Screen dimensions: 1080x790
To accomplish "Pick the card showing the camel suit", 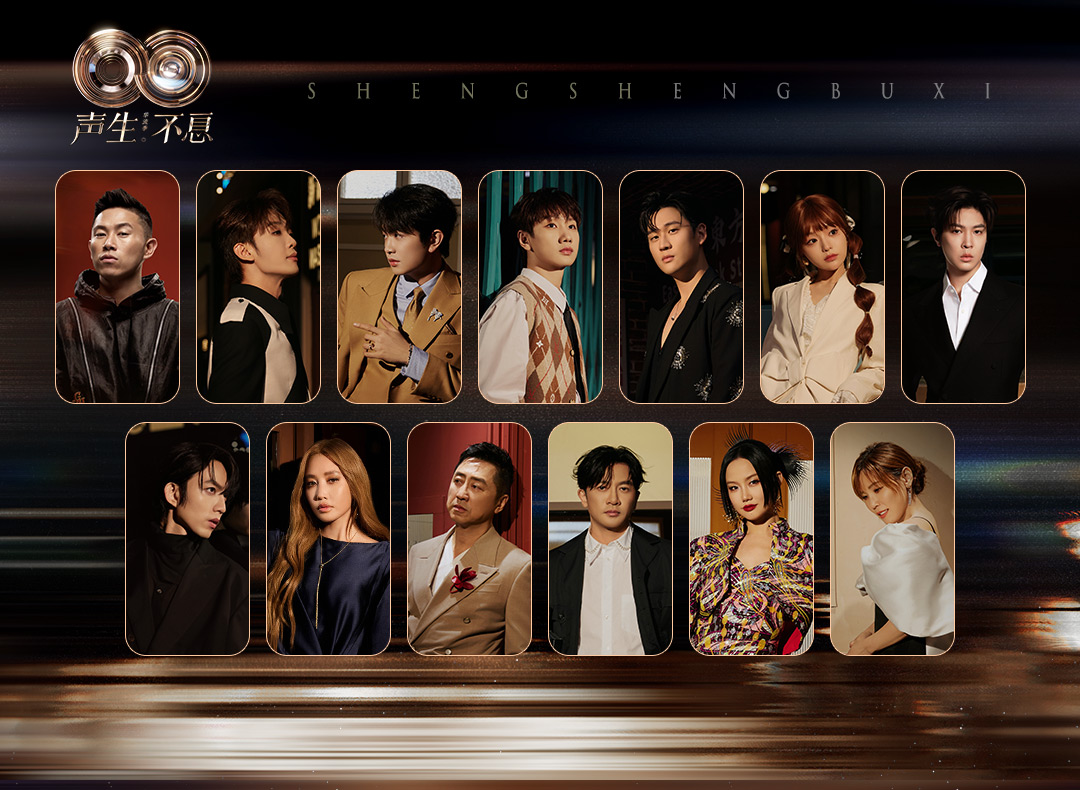I will [399, 287].
